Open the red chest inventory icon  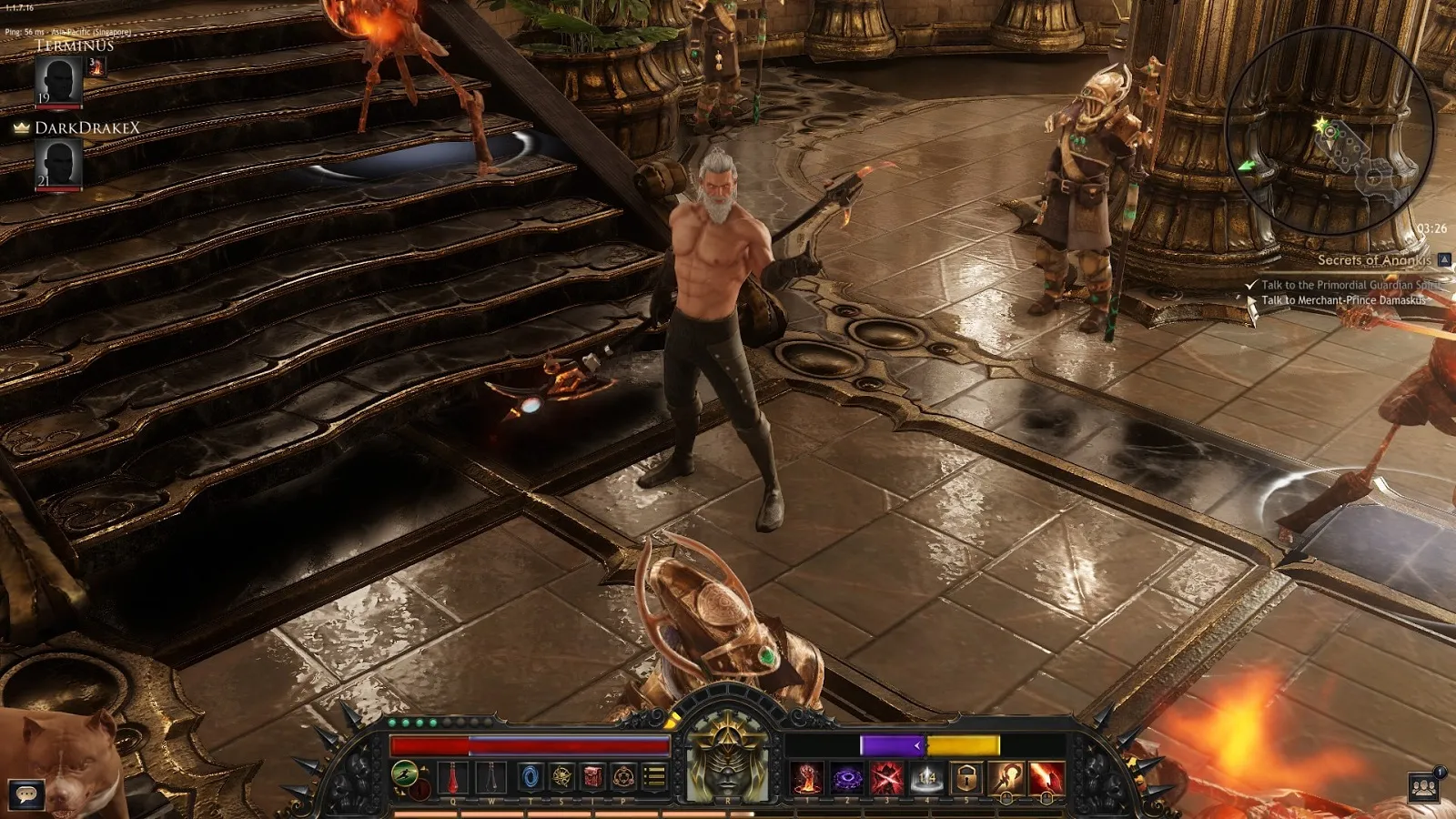point(593,777)
